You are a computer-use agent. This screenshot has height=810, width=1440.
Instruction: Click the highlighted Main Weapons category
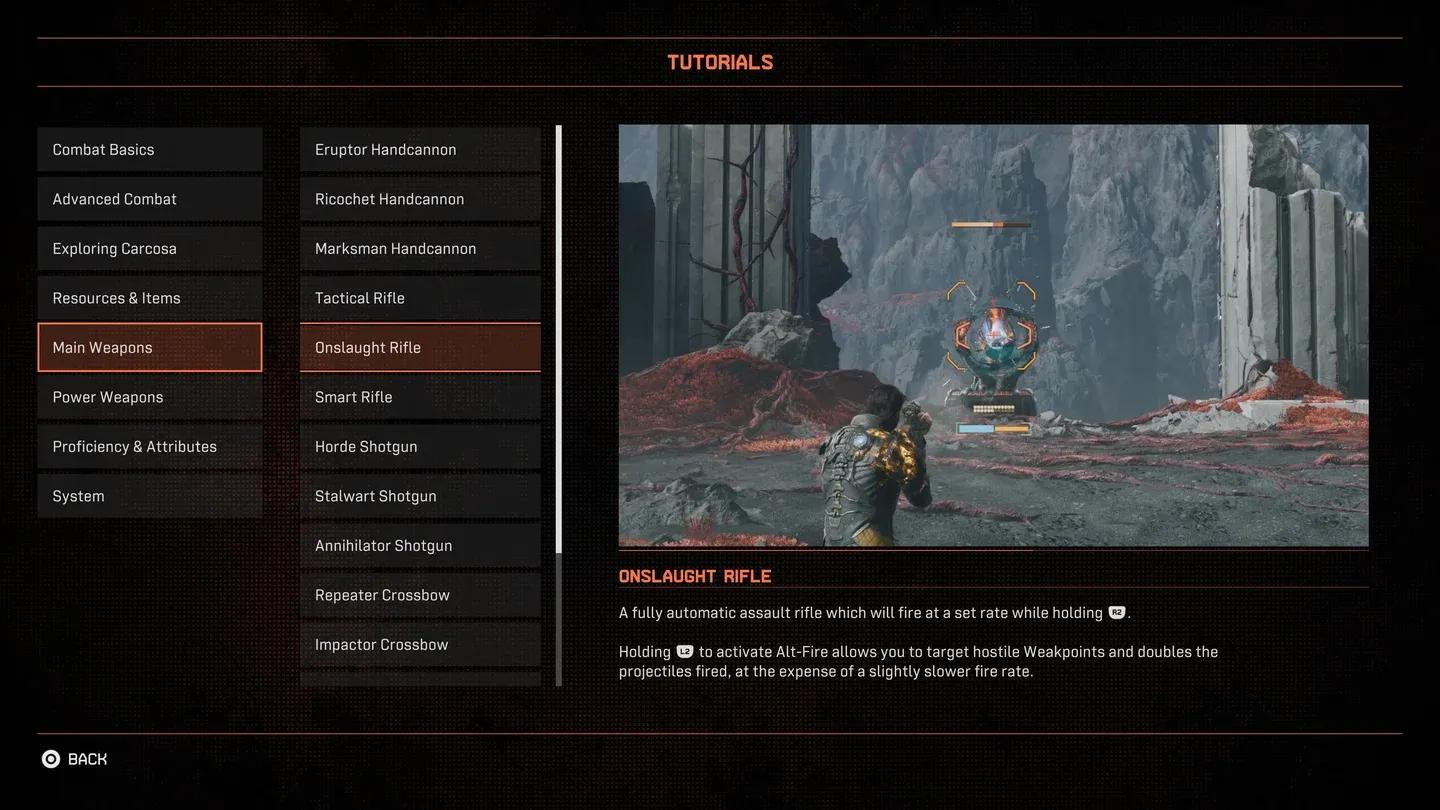pos(149,346)
